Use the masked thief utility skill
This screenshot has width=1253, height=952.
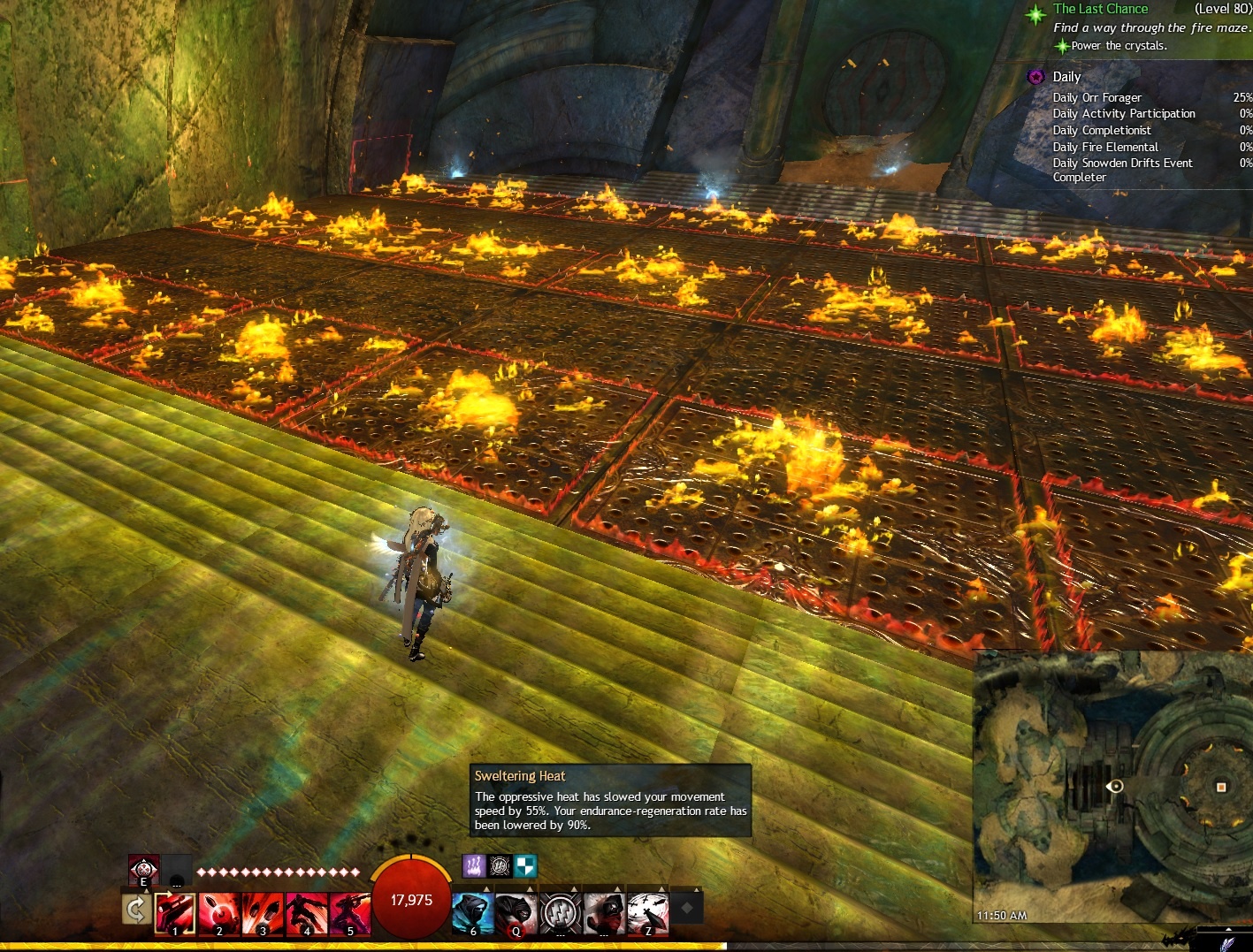coord(604,912)
